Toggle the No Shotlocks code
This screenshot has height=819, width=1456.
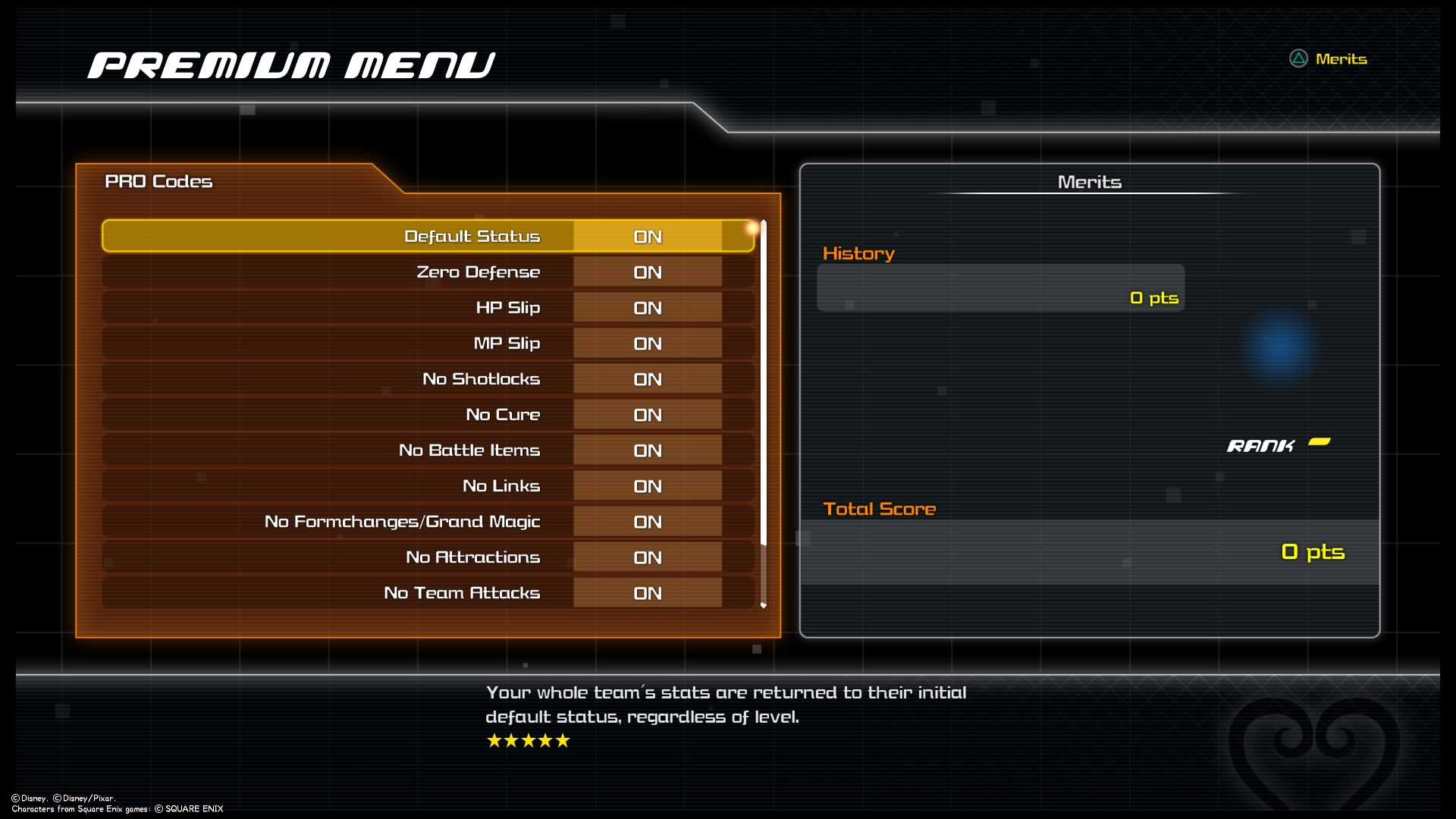coord(647,379)
